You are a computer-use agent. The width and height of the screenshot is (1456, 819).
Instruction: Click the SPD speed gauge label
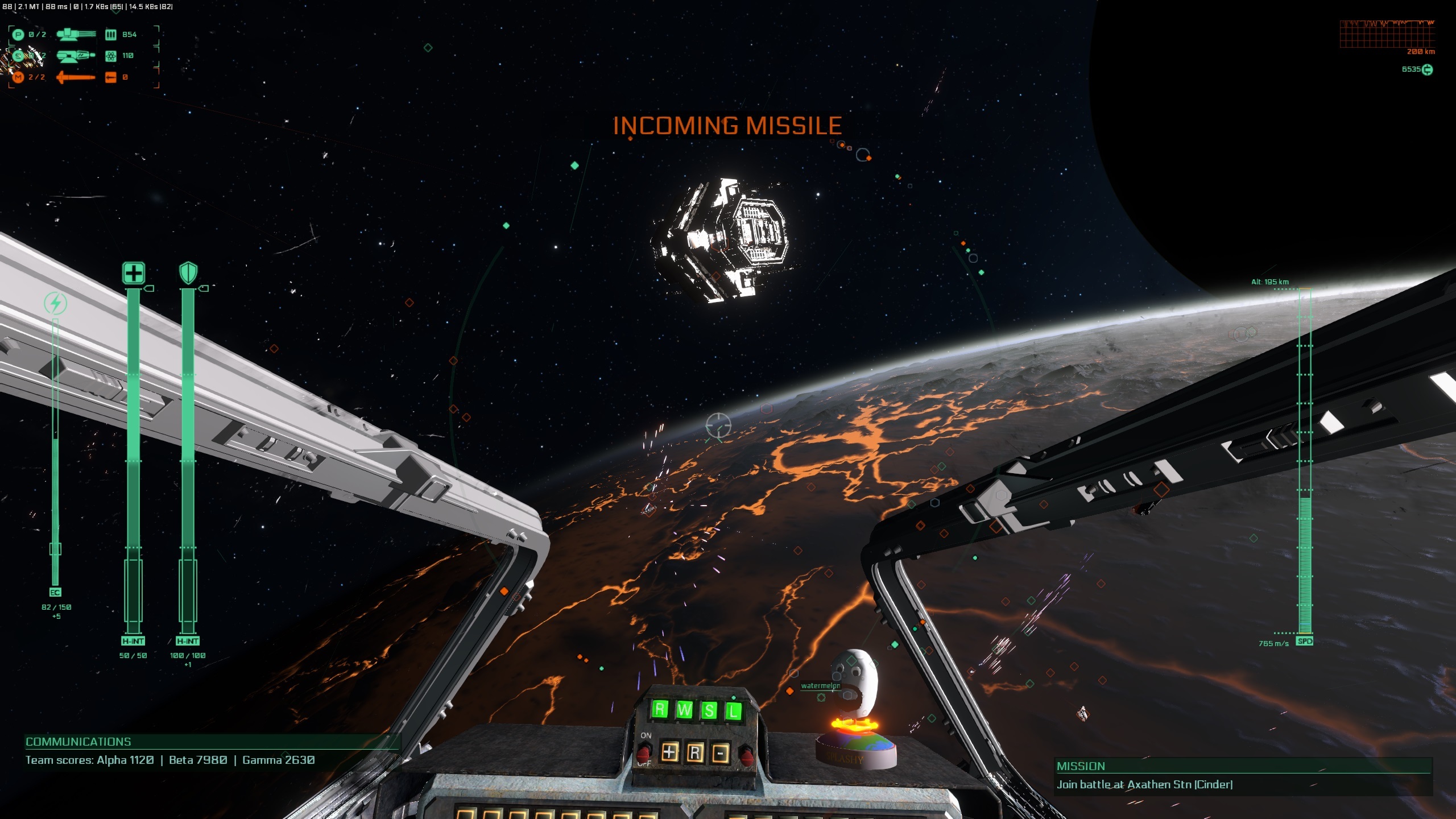(x=1304, y=641)
